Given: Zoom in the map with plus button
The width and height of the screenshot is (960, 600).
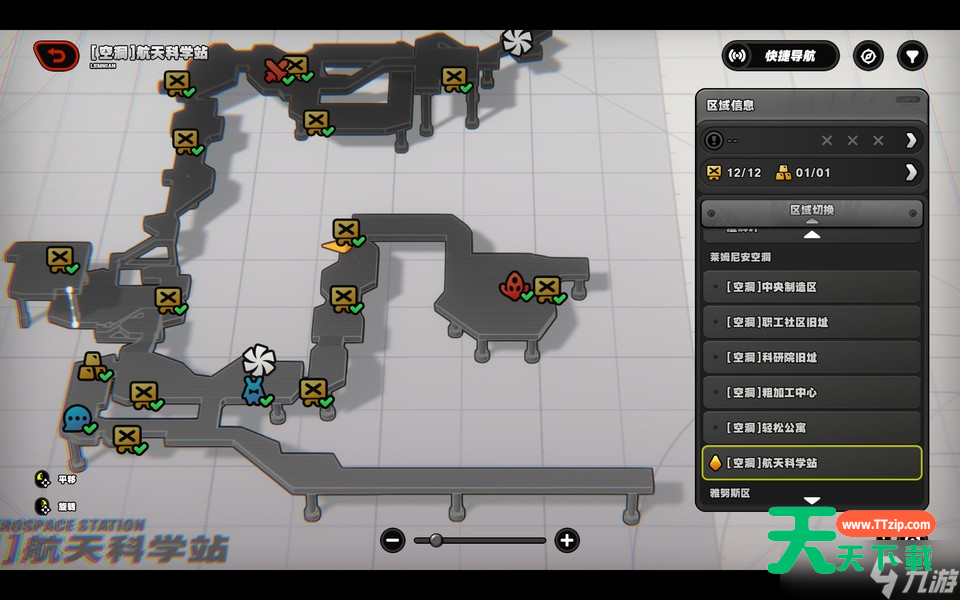Looking at the screenshot, I should pos(567,541).
